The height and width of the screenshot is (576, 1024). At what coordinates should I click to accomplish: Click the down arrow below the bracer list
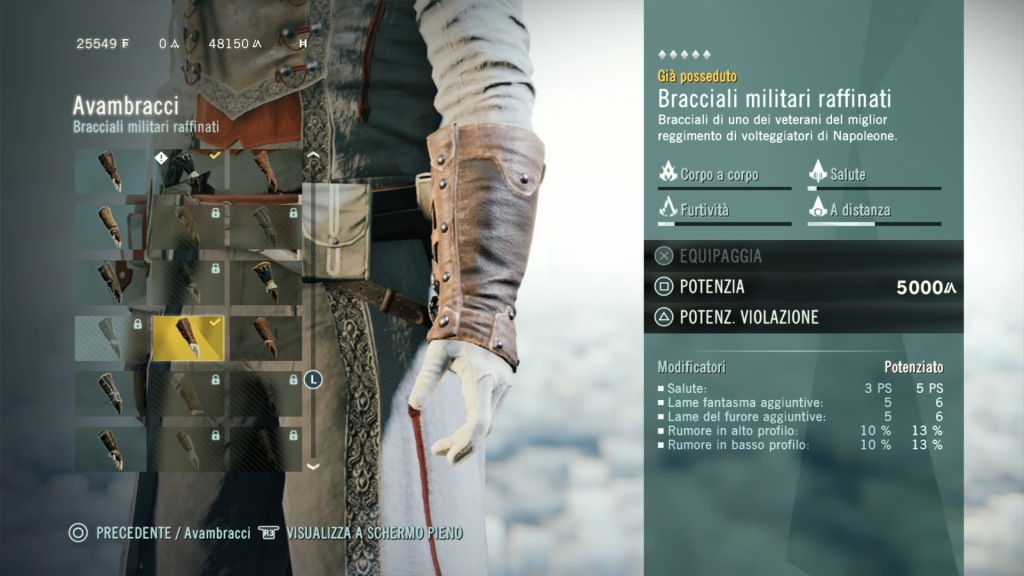click(313, 466)
